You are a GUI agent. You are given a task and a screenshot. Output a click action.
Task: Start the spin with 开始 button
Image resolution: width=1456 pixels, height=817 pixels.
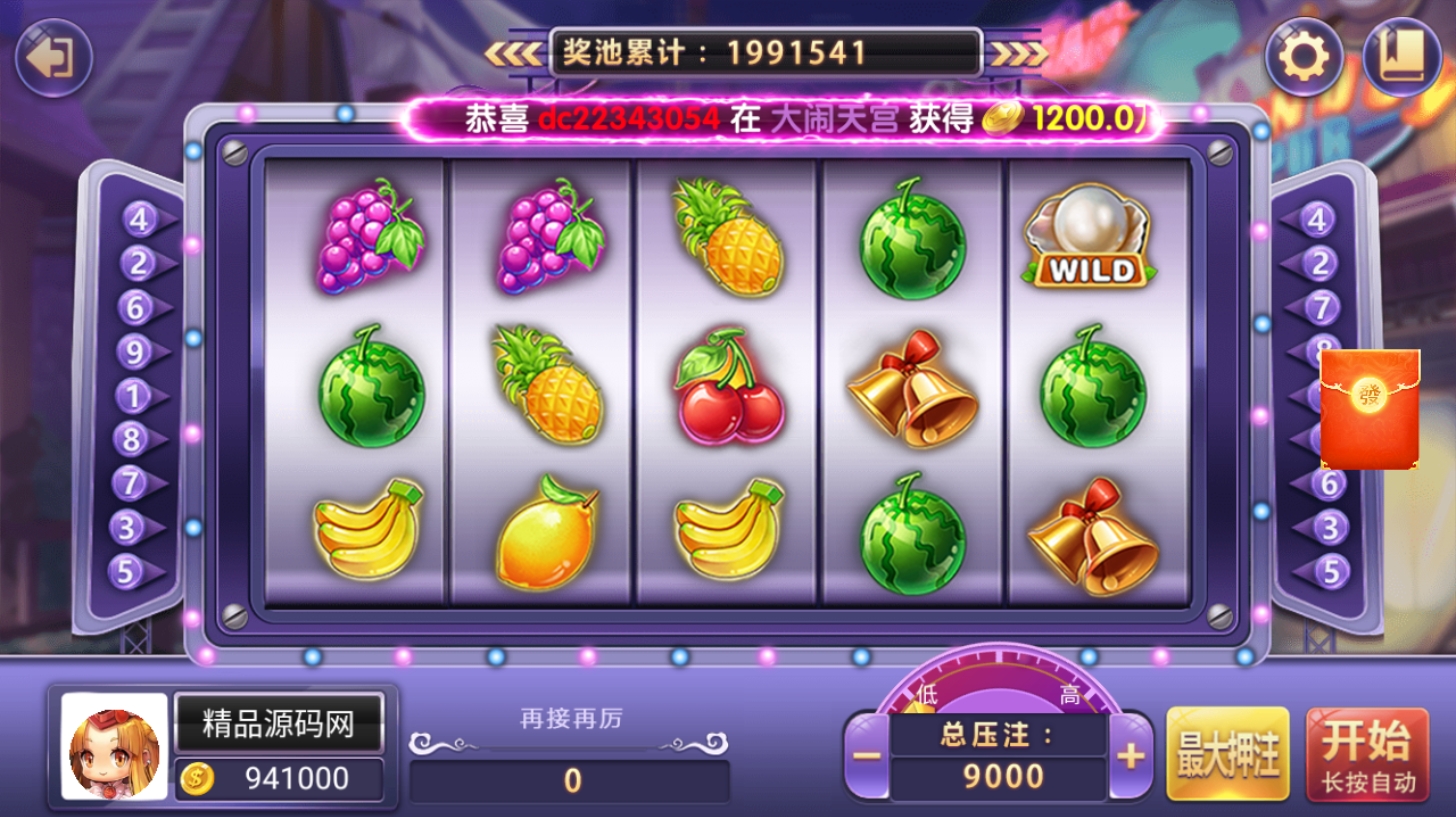[x=1367, y=754]
